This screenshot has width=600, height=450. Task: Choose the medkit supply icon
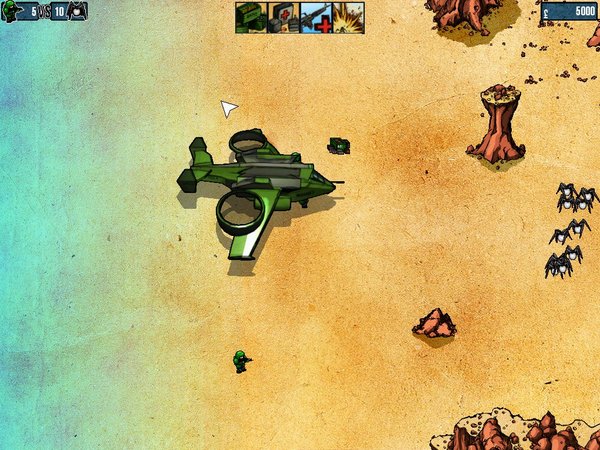(x=283, y=18)
